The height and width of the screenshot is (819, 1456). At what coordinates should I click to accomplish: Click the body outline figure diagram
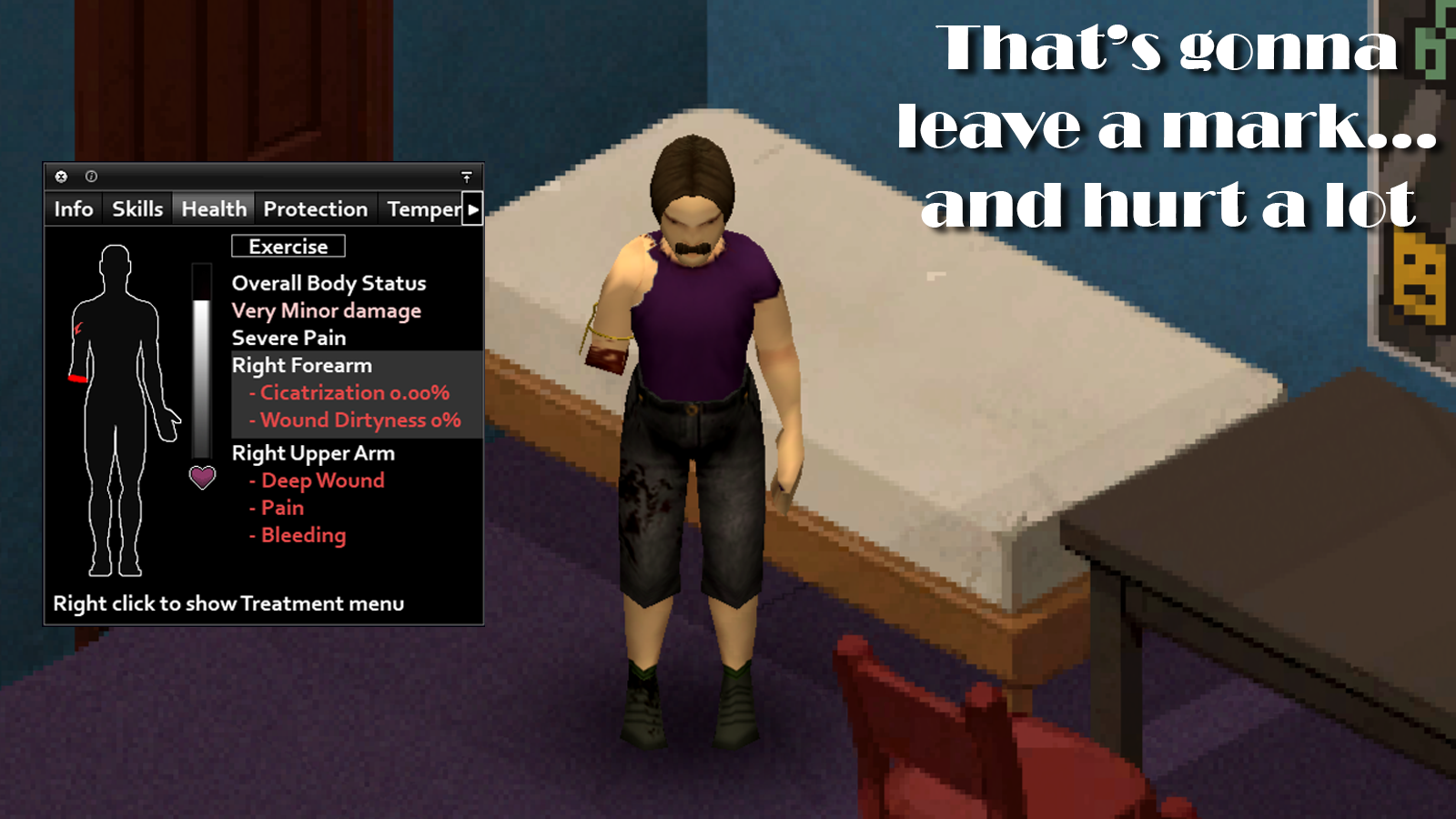(117, 409)
